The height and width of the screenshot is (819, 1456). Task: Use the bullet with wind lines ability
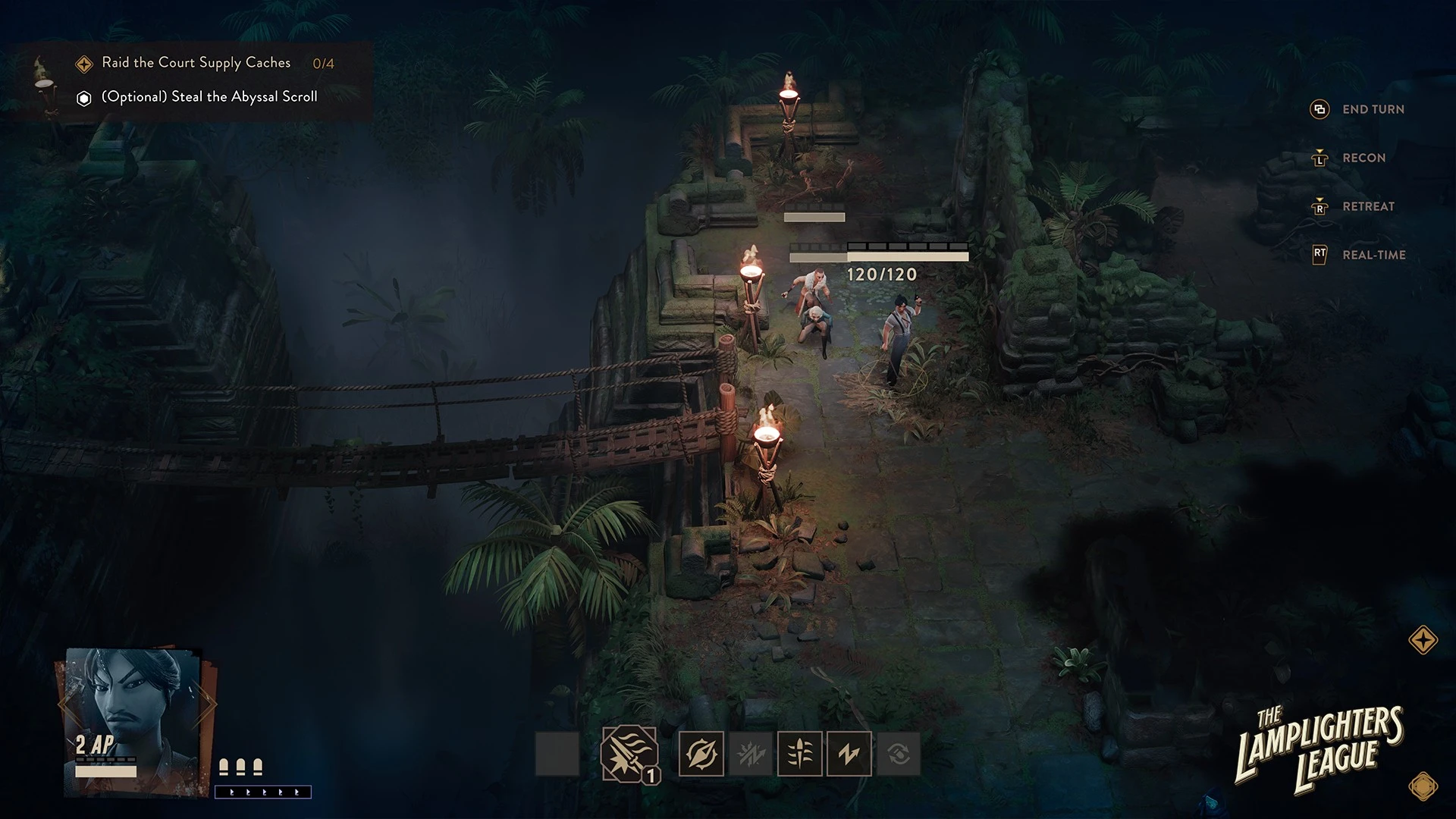[x=799, y=754]
